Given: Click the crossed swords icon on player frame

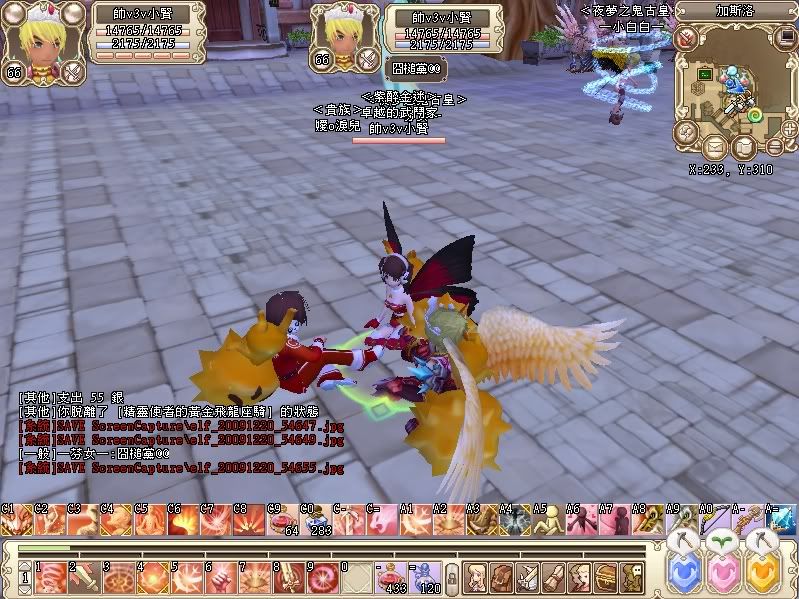Looking at the screenshot, I should pos(73,71).
